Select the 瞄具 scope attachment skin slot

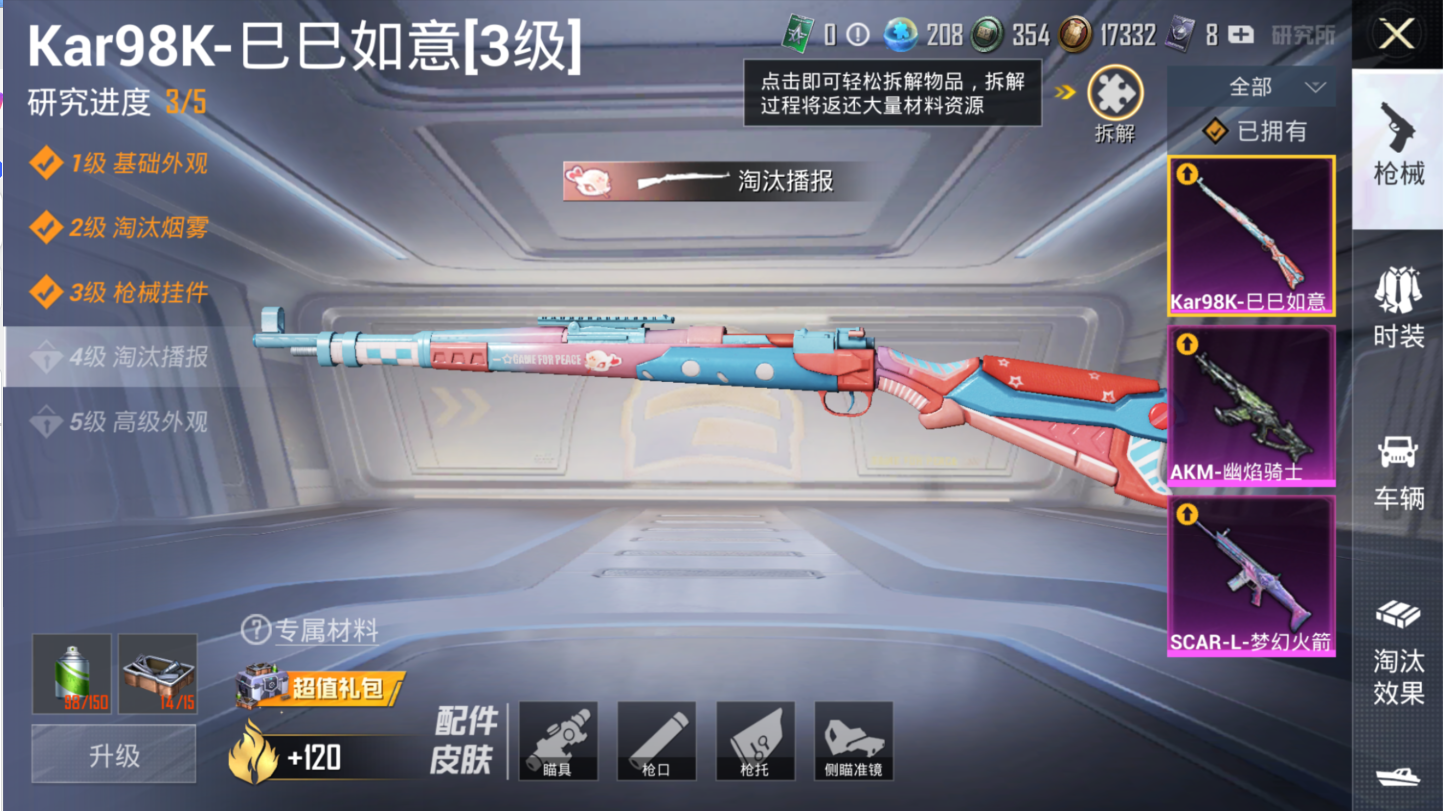tap(558, 741)
